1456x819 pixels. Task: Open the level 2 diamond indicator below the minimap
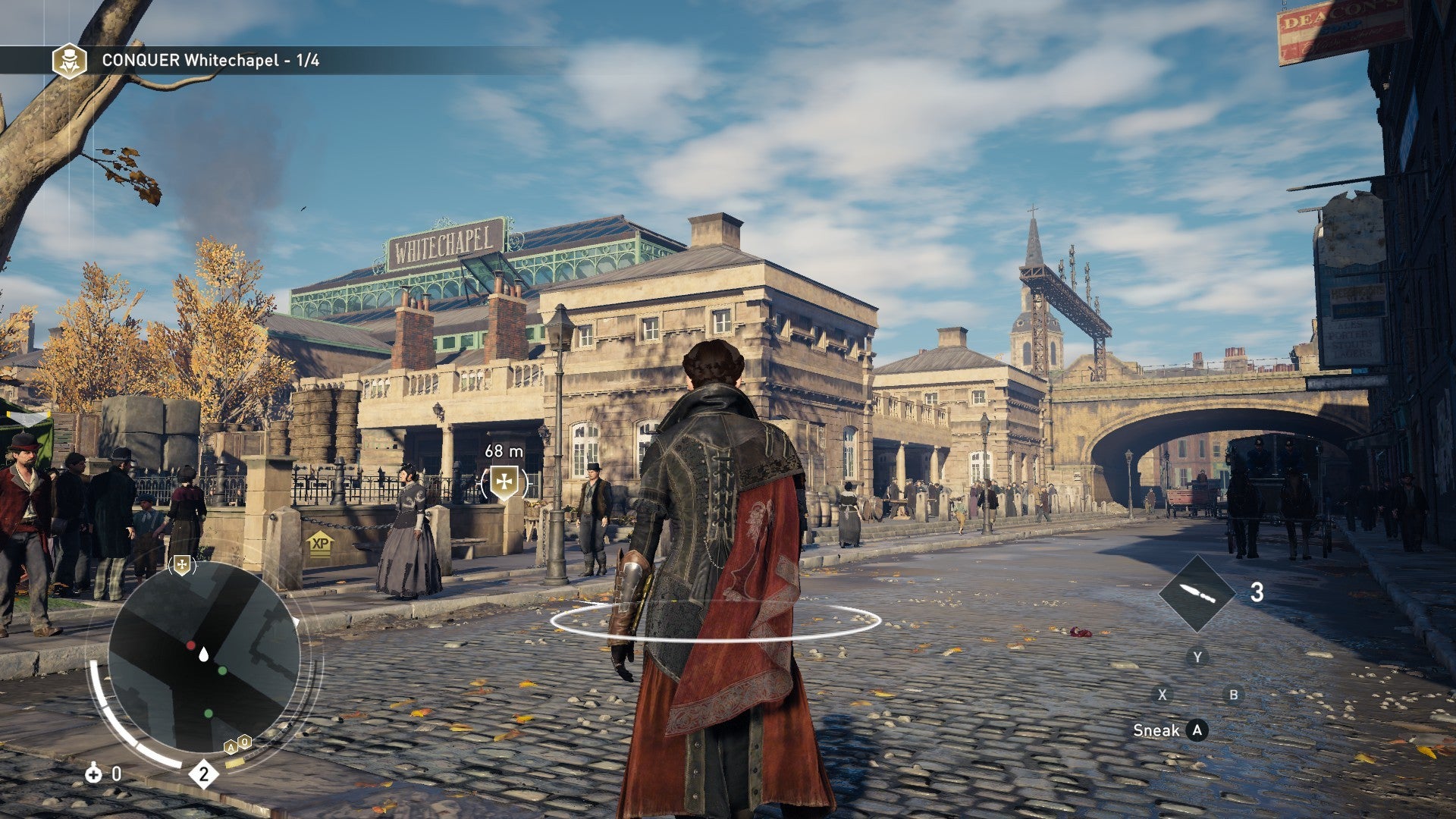click(203, 773)
